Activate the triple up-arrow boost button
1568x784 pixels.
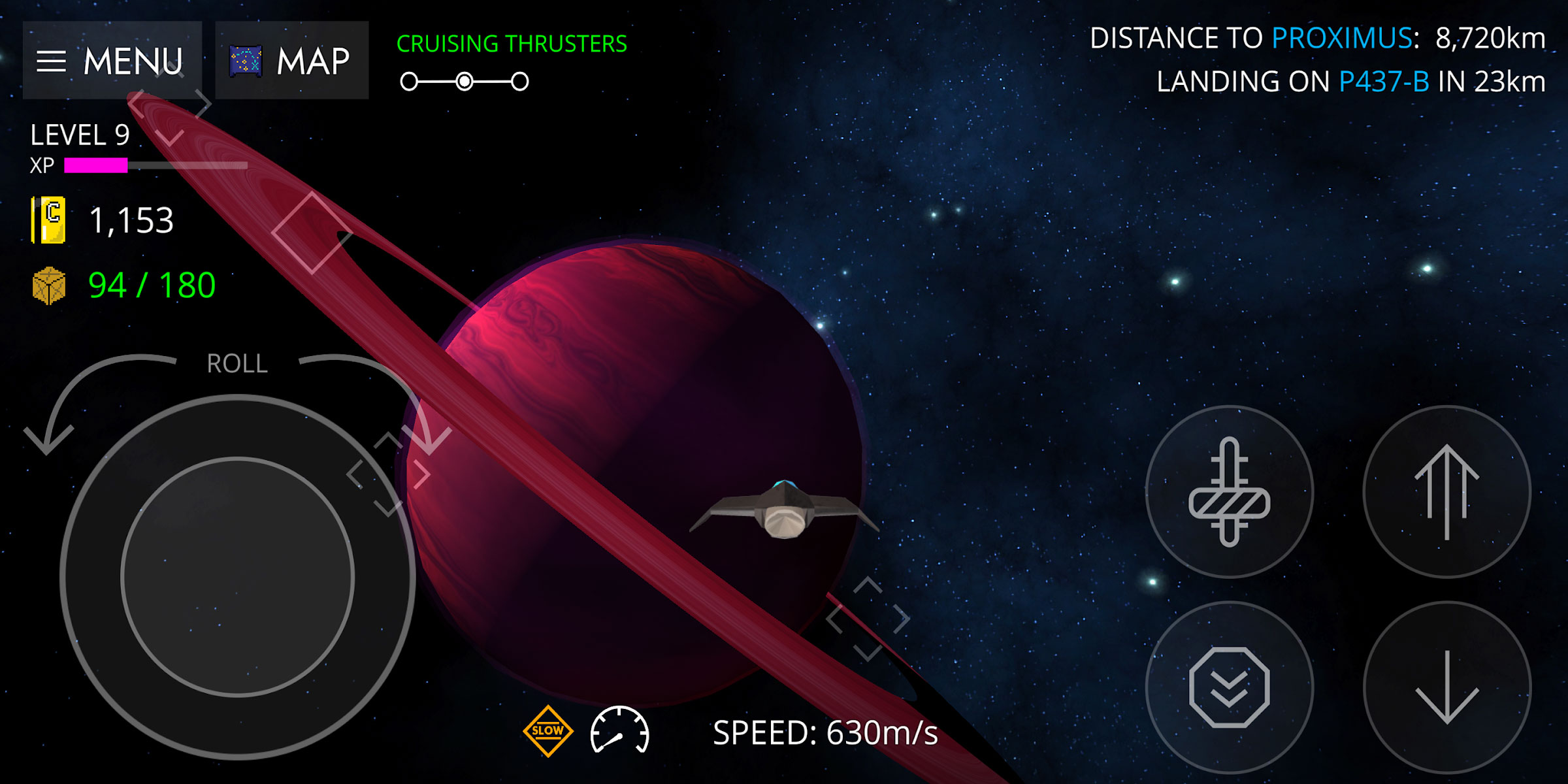click(1446, 491)
